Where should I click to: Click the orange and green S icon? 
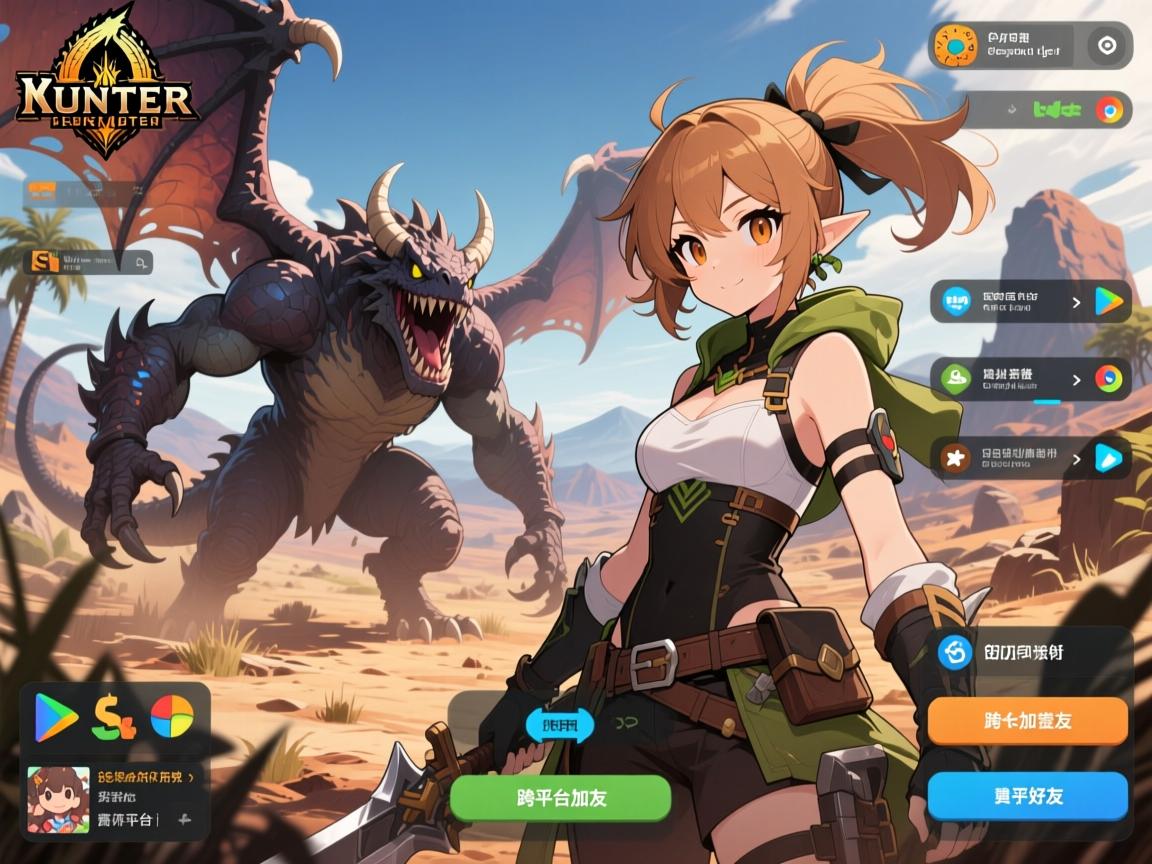pos(113,716)
